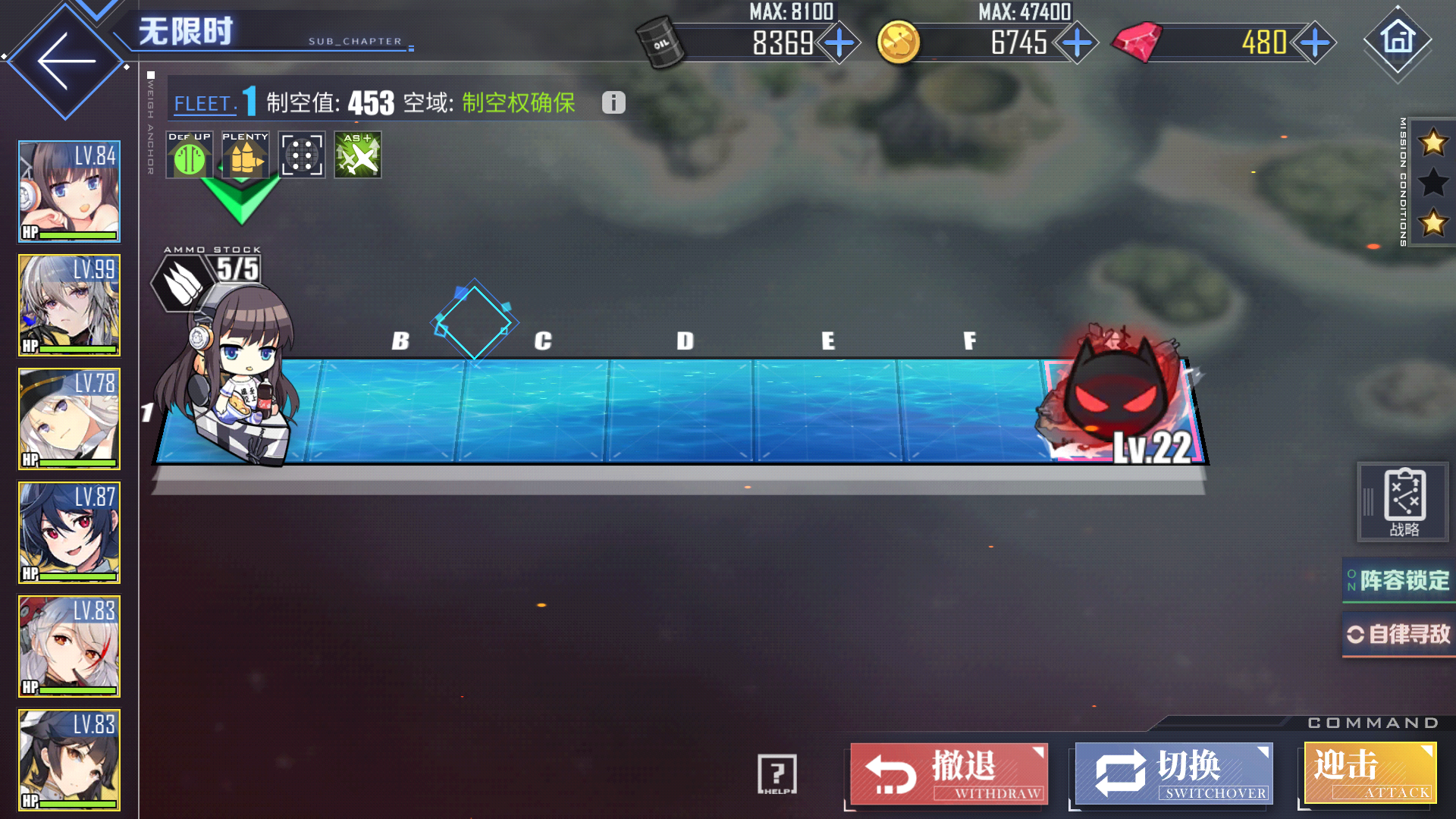Screen dimensions: 1456x819
Task: Click the gold coin currency icon
Action: pyautogui.click(x=899, y=43)
